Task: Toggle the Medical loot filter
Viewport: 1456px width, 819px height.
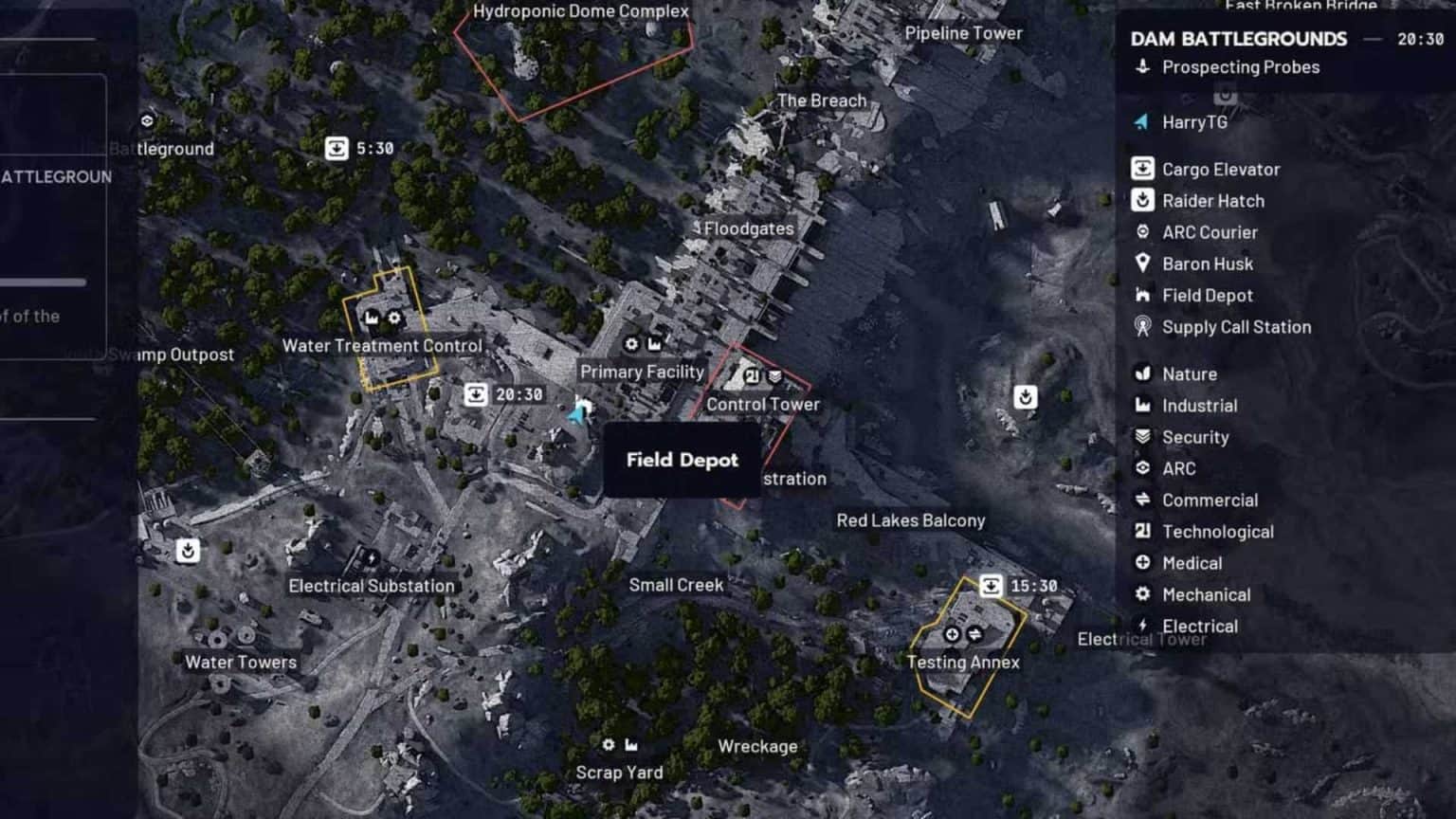Action: 1142,562
